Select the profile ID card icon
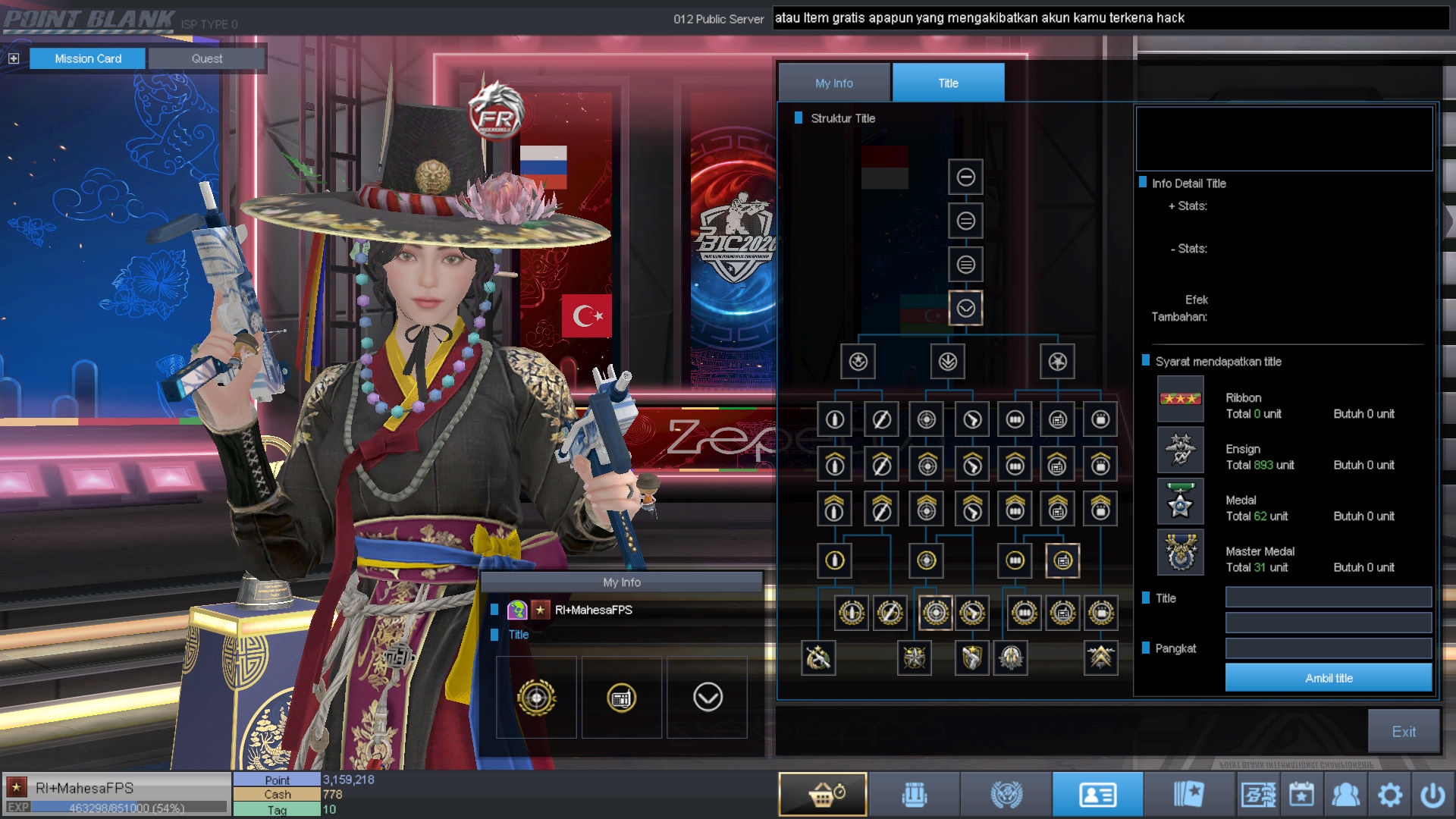This screenshot has width=1456, height=819. point(1097,795)
